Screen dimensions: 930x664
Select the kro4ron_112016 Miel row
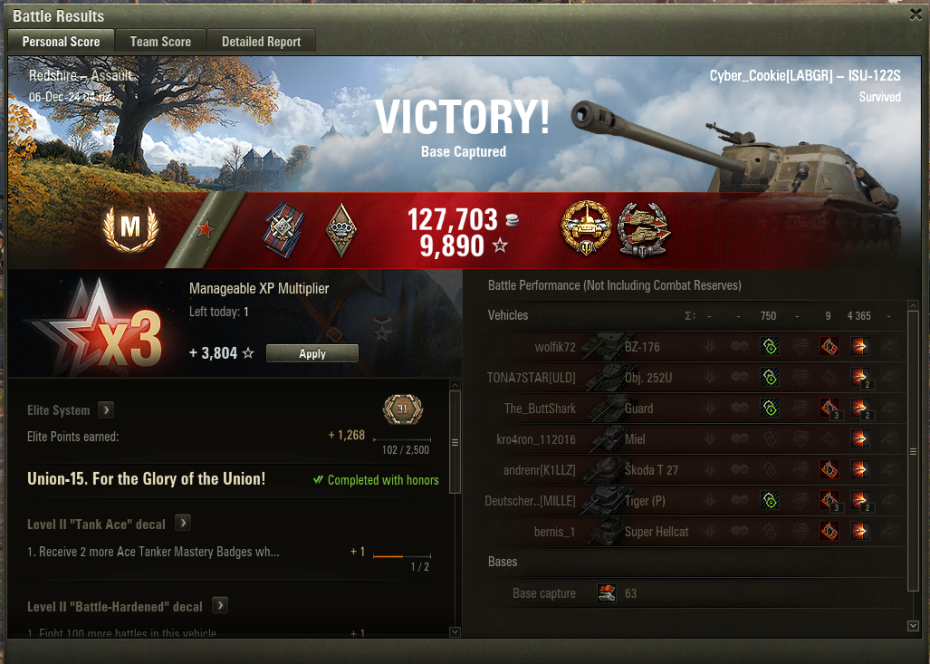[x=690, y=439]
